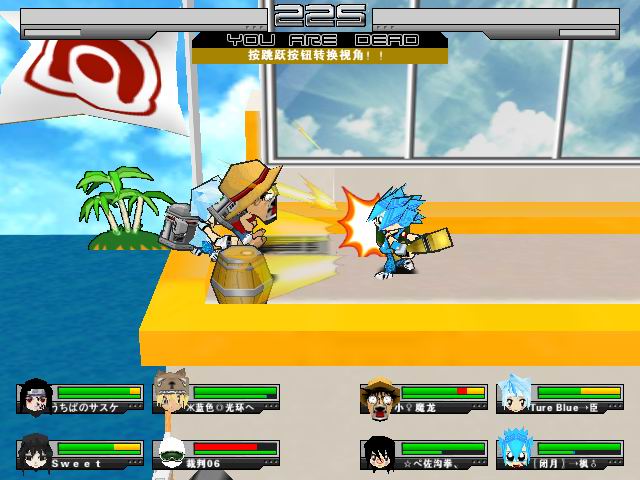Image resolution: width=640 pixels, height=480 pixels.
Task: Pick the black-haired 佐沟拳 player portrait
Action: coord(379,453)
